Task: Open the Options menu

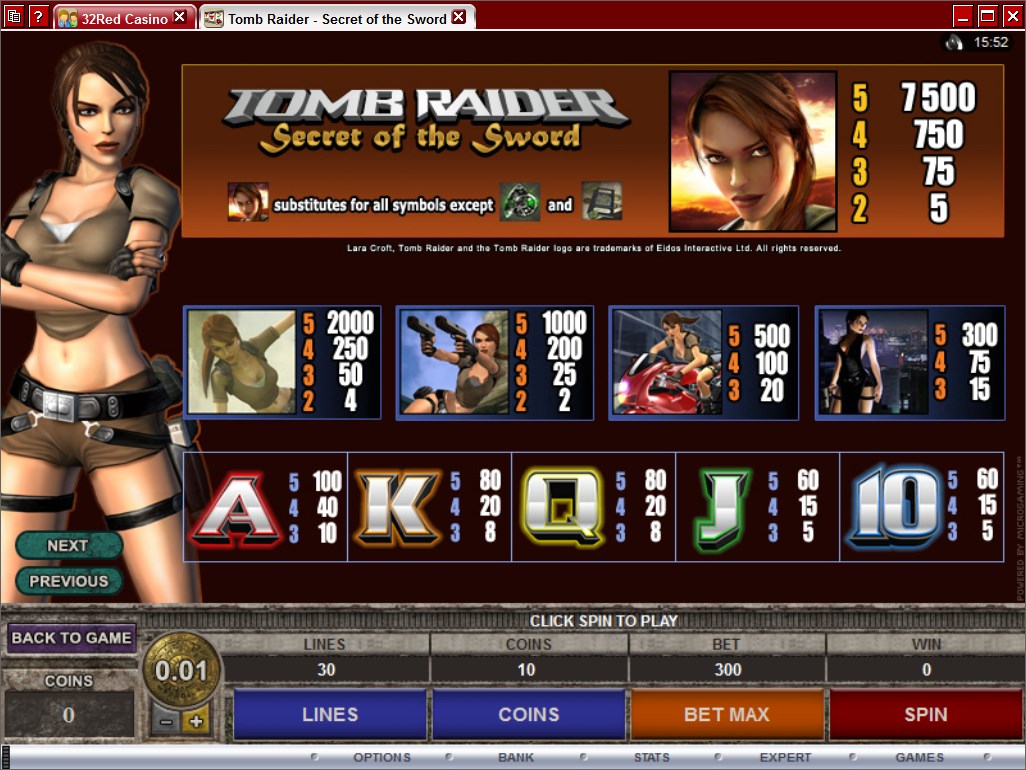Action: coord(381,758)
